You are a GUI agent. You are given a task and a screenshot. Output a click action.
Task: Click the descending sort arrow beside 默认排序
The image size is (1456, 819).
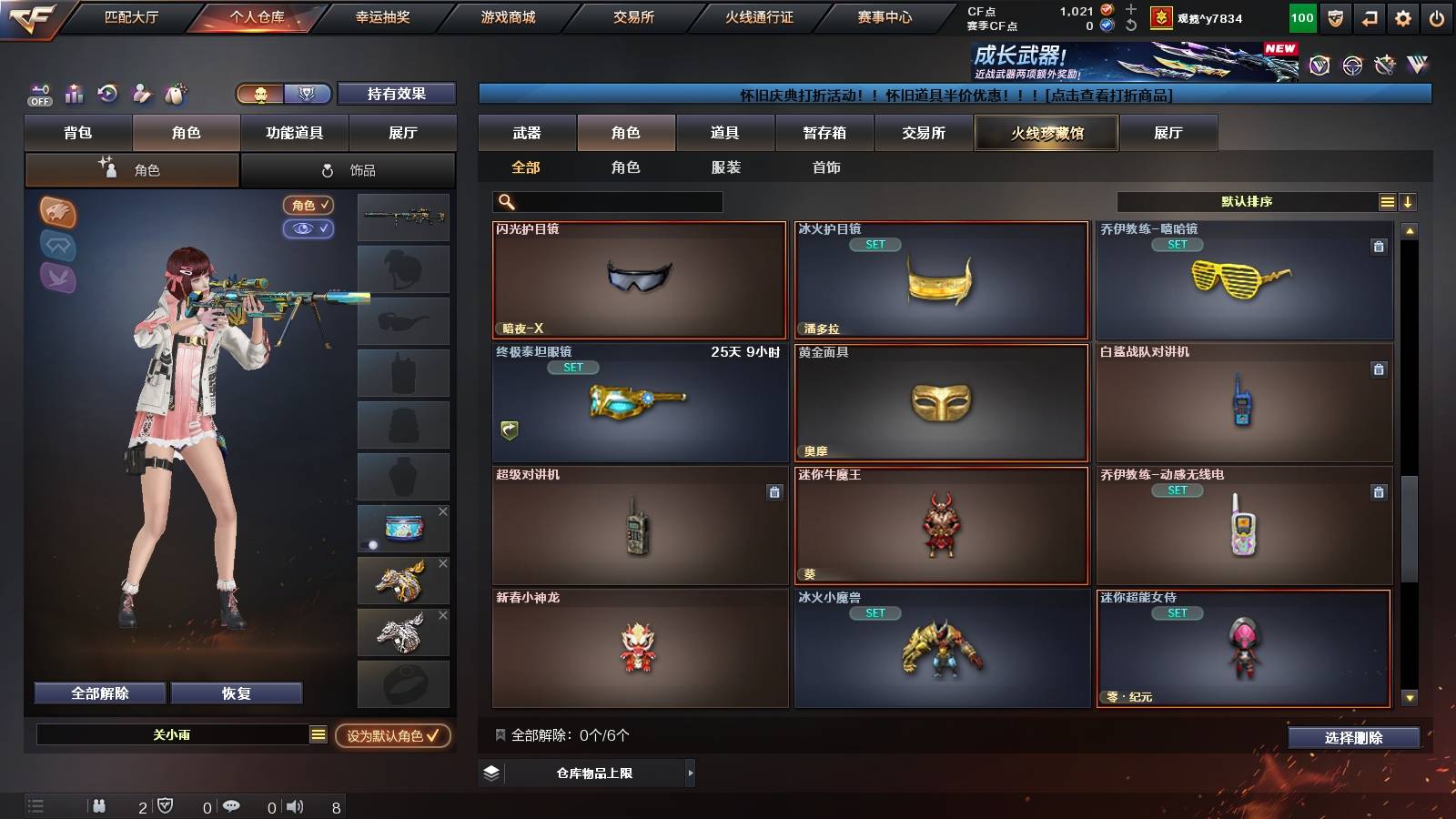pos(1409,201)
